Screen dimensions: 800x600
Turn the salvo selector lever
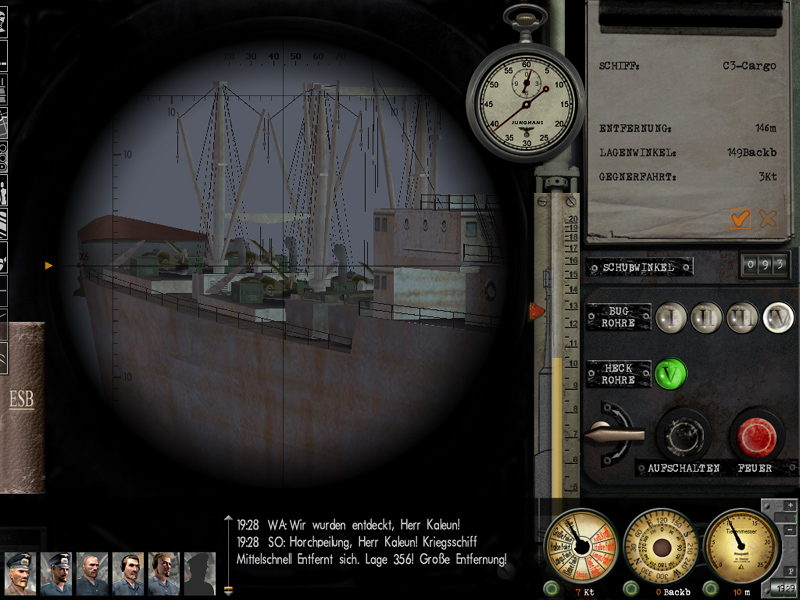[613, 433]
